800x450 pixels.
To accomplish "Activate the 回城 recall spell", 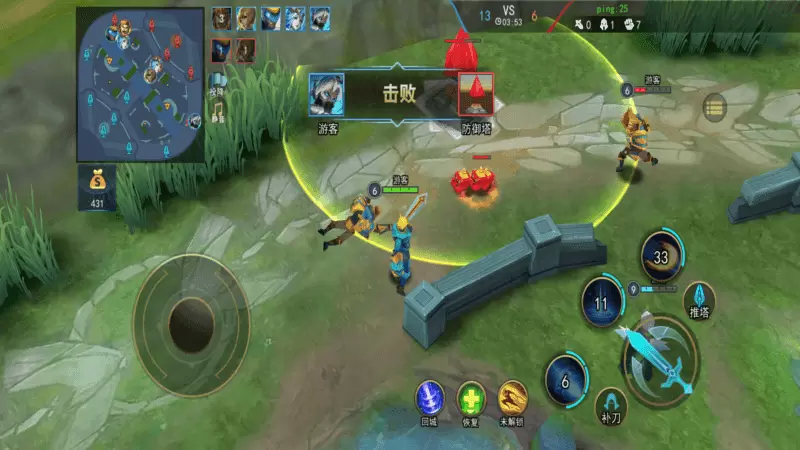I will click(429, 398).
